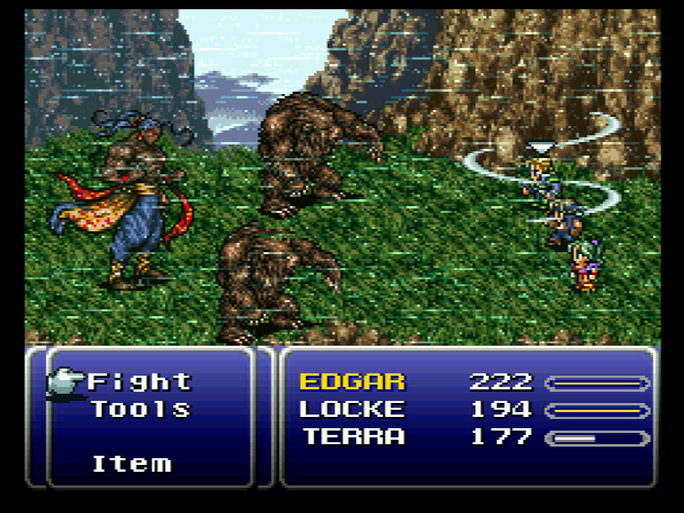Image resolution: width=684 pixels, height=513 pixels.
Task: Choose the Tools command
Action: tap(140, 409)
